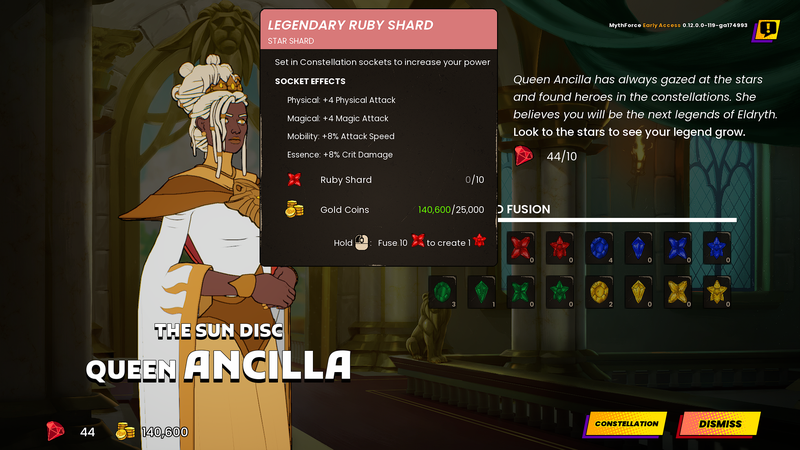
Task: Choose the yellow four-point topaz shard
Action: (x=678, y=291)
